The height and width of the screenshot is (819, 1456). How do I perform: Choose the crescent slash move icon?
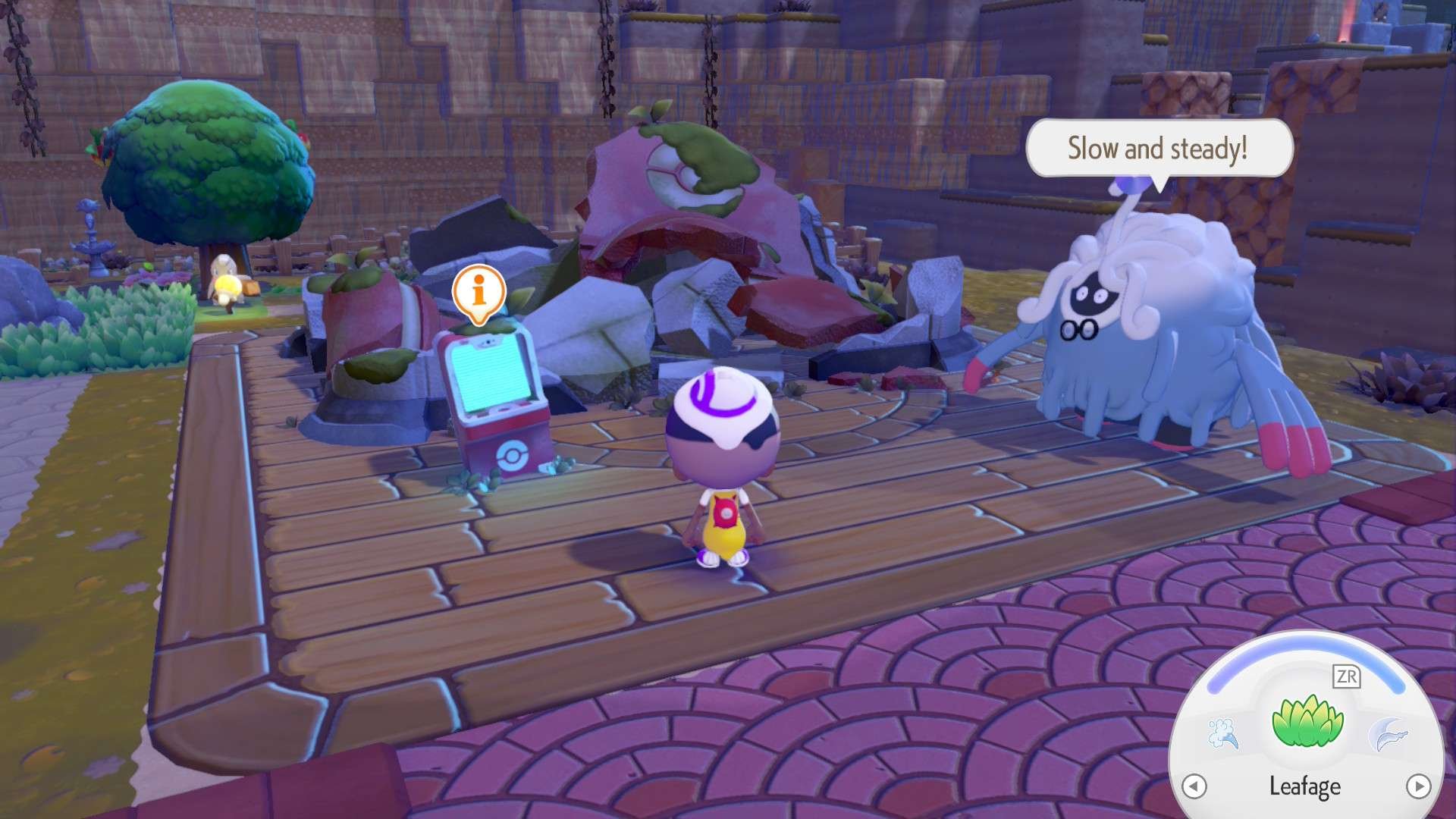point(1388,734)
